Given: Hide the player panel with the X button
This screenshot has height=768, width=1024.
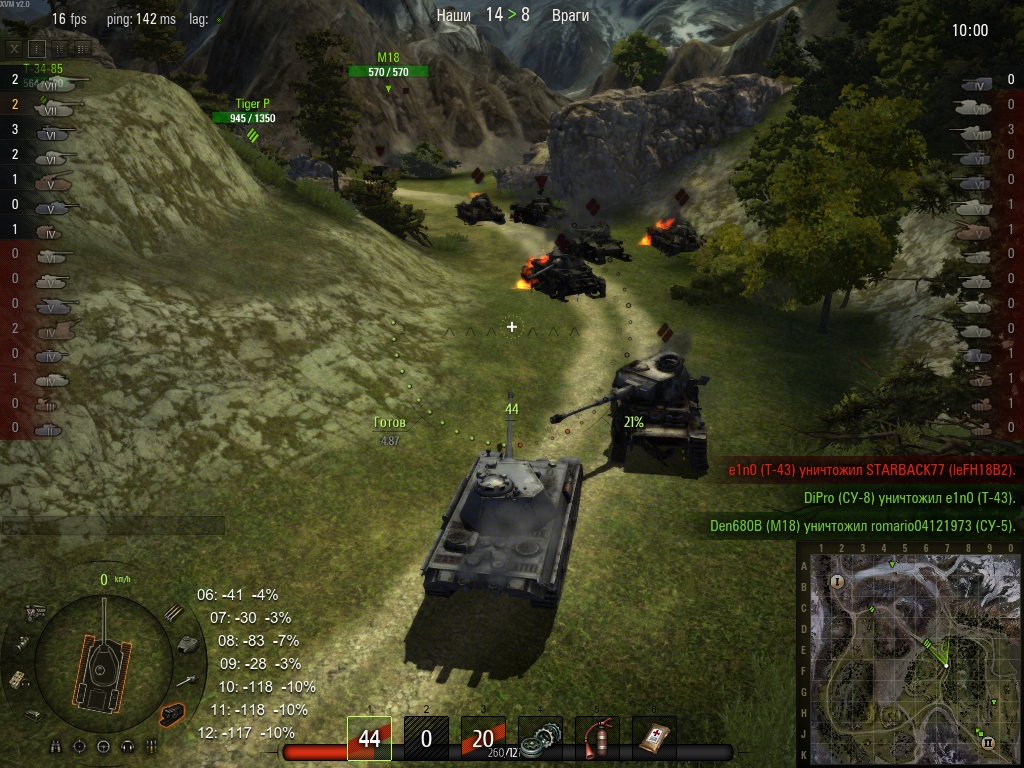Looking at the screenshot, I should (x=15, y=47).
